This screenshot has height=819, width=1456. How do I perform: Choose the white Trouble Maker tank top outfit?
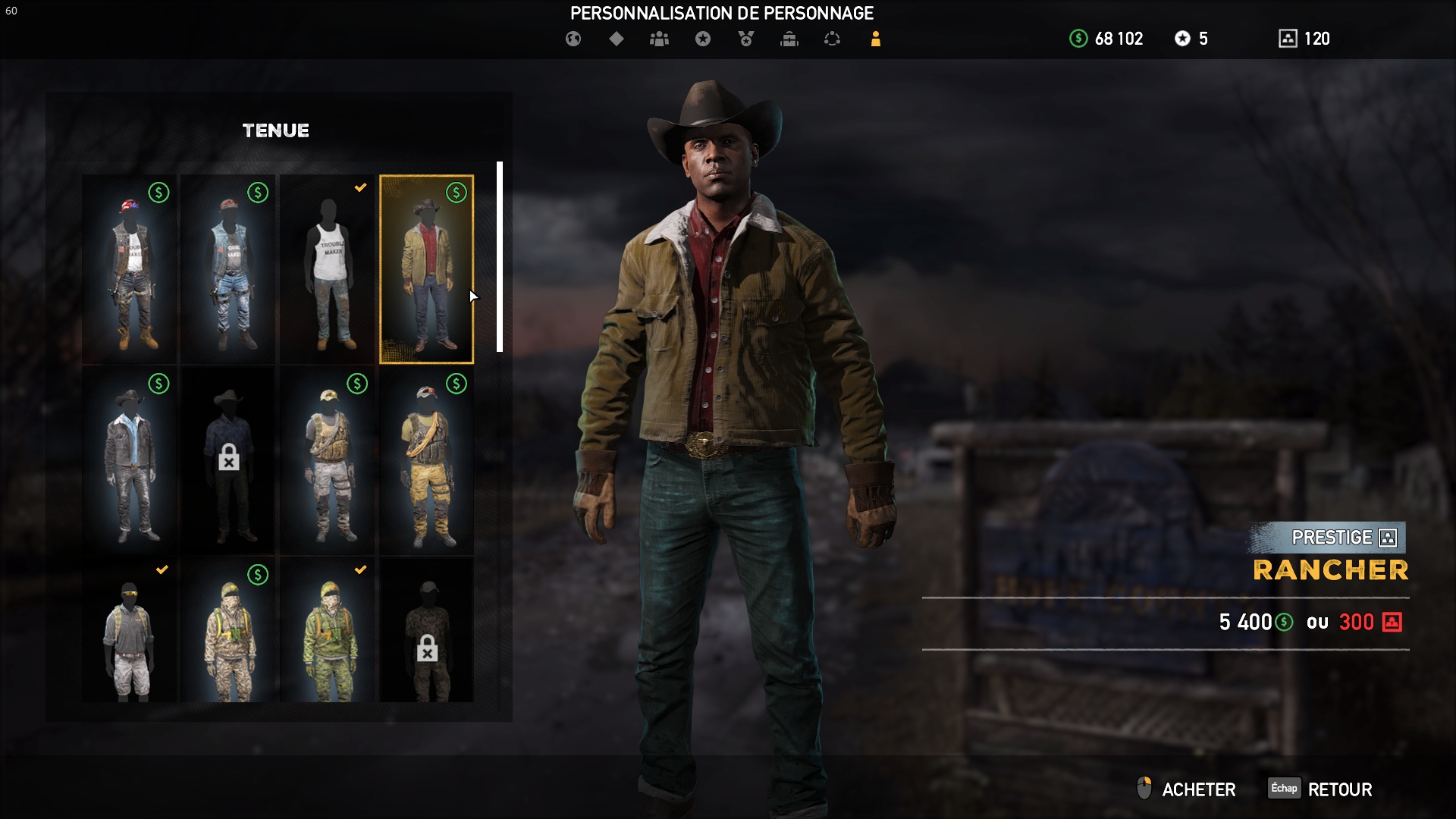pos(328,270)
